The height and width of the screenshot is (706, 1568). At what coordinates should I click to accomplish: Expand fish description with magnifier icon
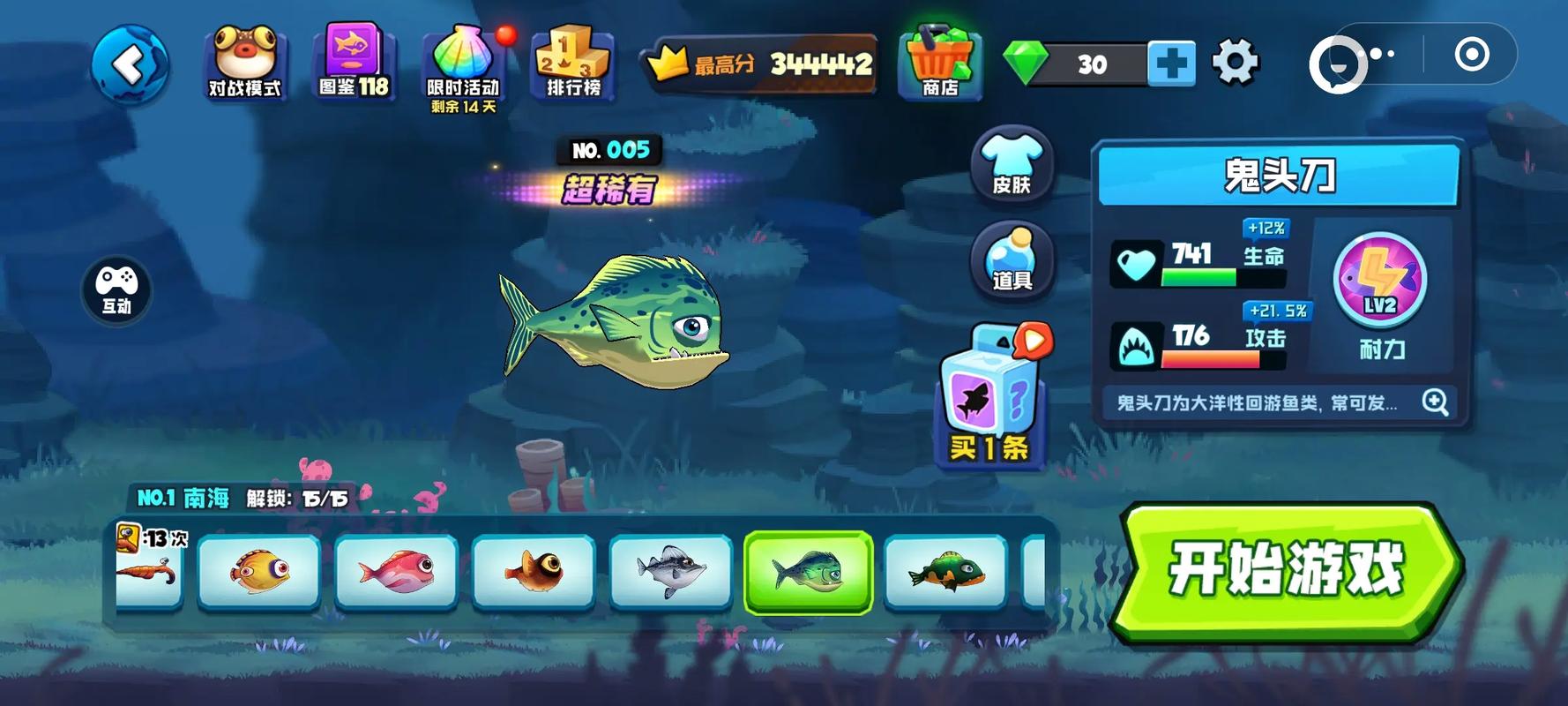click(x=1435, y=402)
